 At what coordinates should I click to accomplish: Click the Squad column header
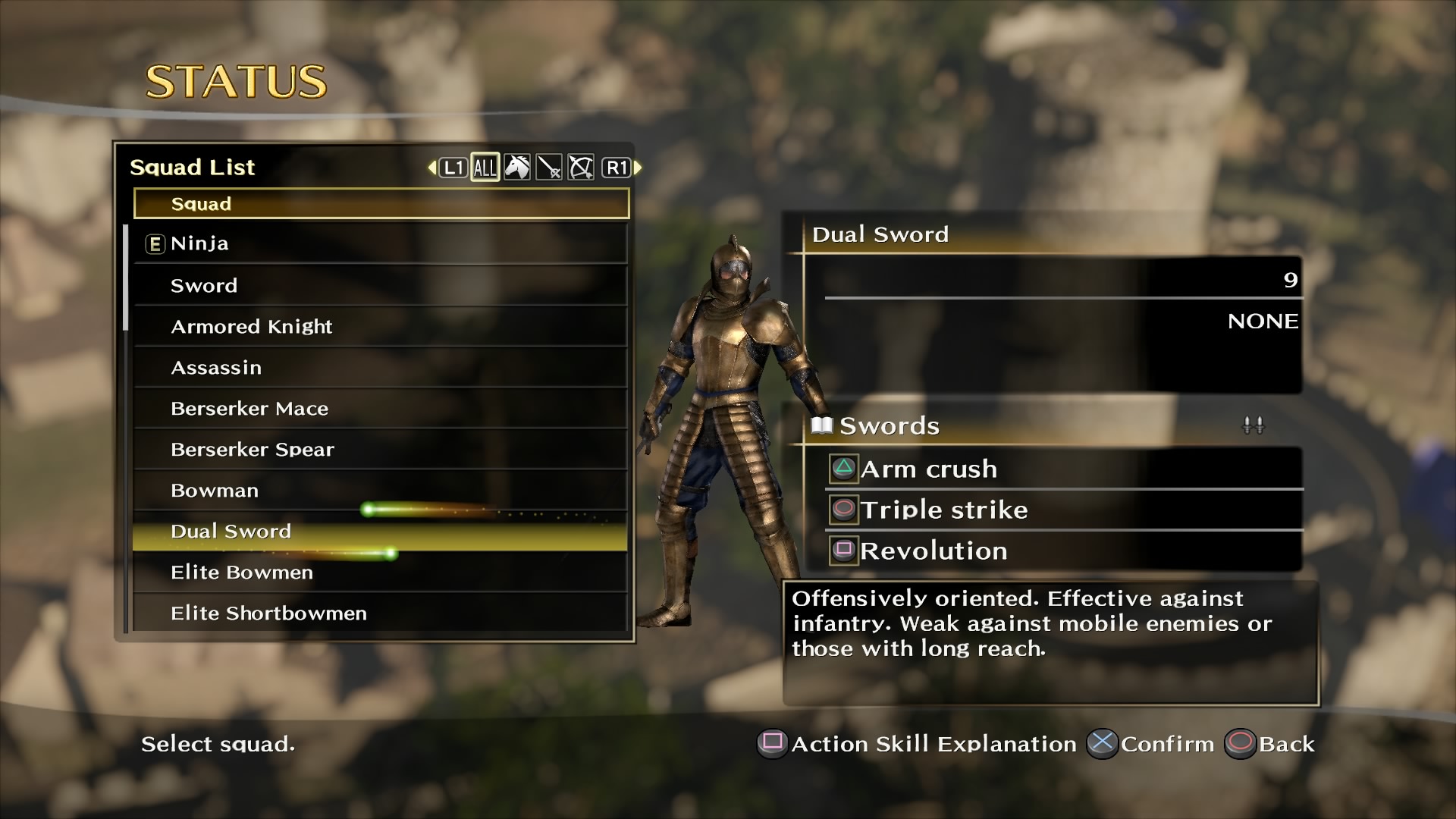[x=381, y=204]
